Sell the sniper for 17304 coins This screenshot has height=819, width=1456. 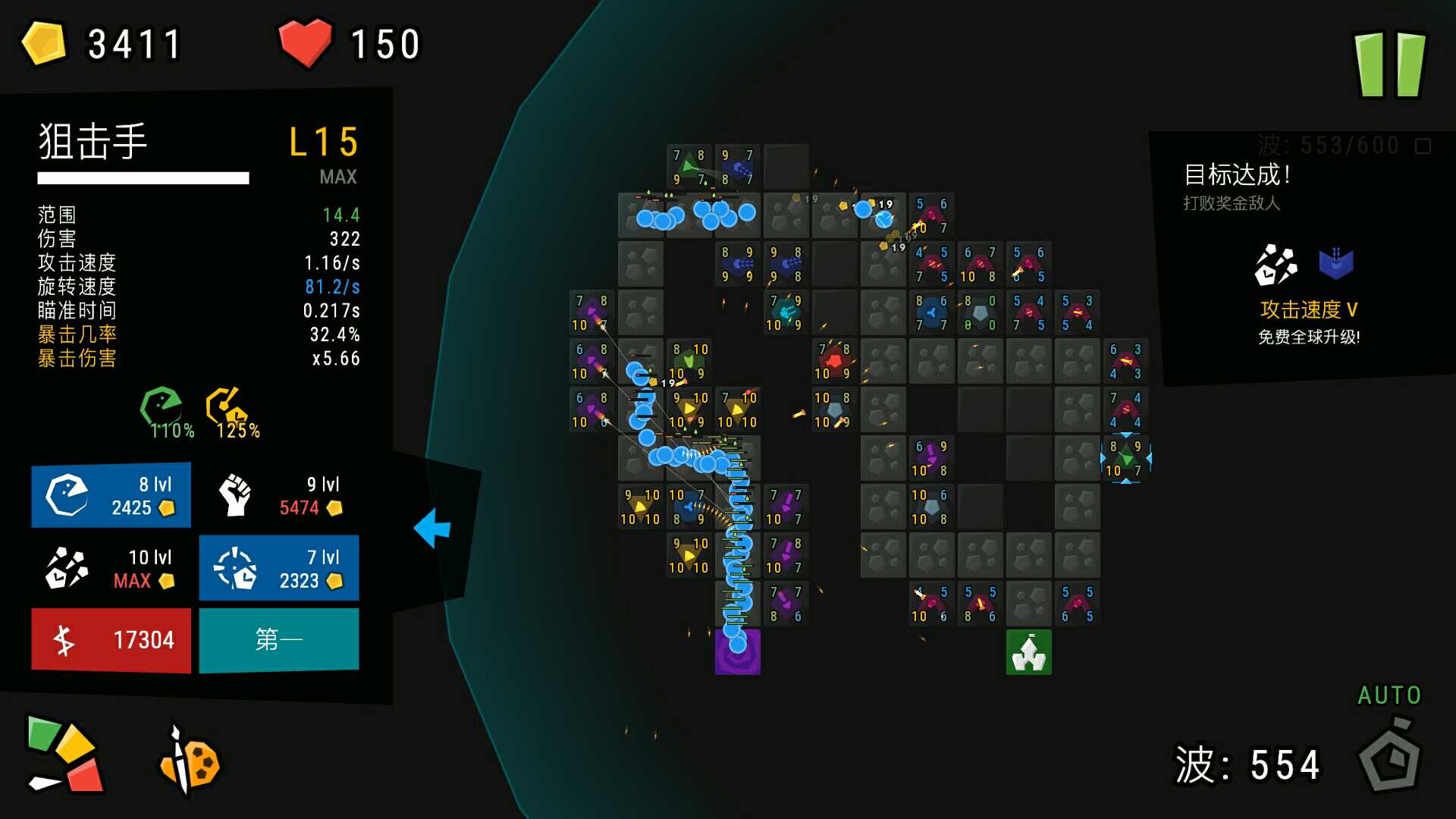tap(111, 639)
